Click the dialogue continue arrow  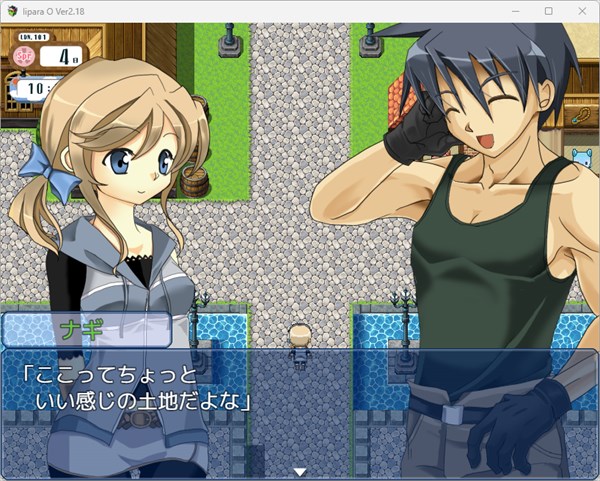pyautogui.click(x=298, y=471)
